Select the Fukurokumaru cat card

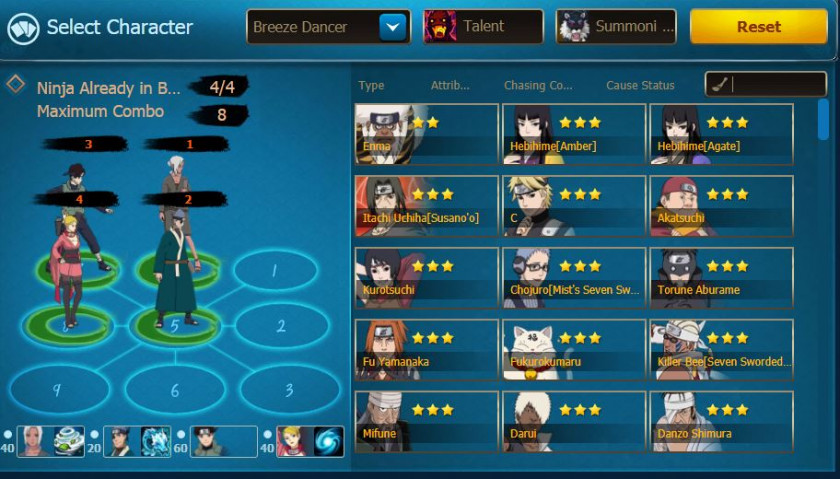574,350
